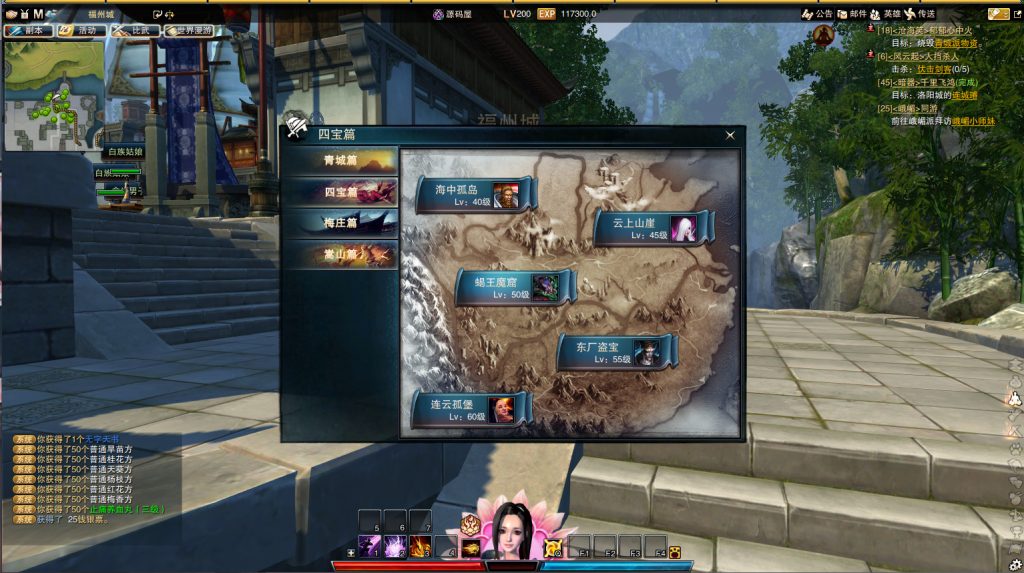Activate the fire skill in slot 3
The width and height of the screenshot is (1024, 573).
[x=420, y=546]
